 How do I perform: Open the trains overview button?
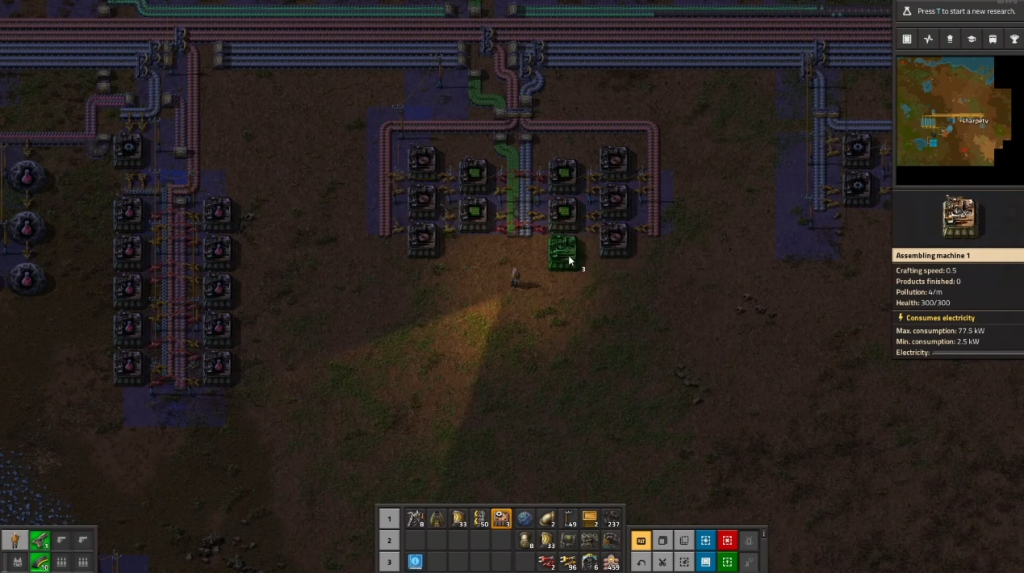click(x=992, y=39)
